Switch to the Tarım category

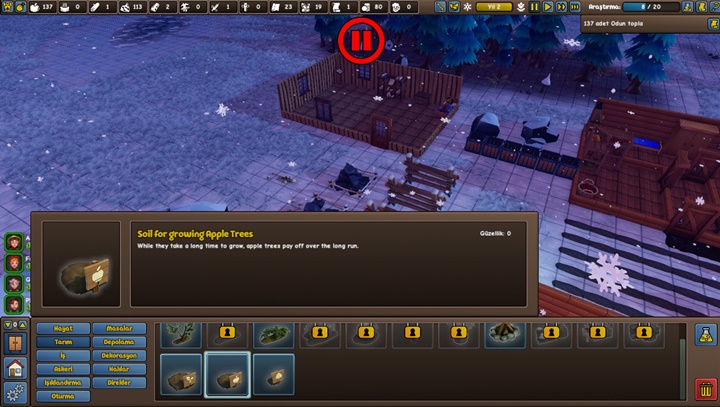point(63,342)
